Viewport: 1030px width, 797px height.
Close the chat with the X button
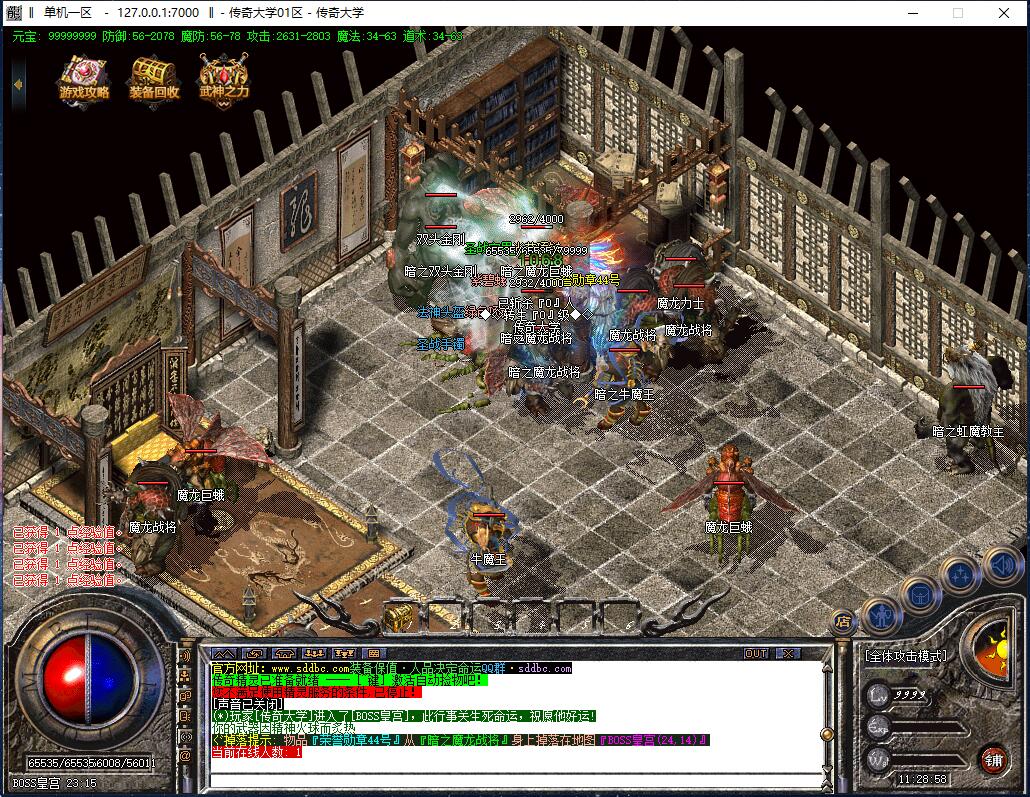point(789,653)
